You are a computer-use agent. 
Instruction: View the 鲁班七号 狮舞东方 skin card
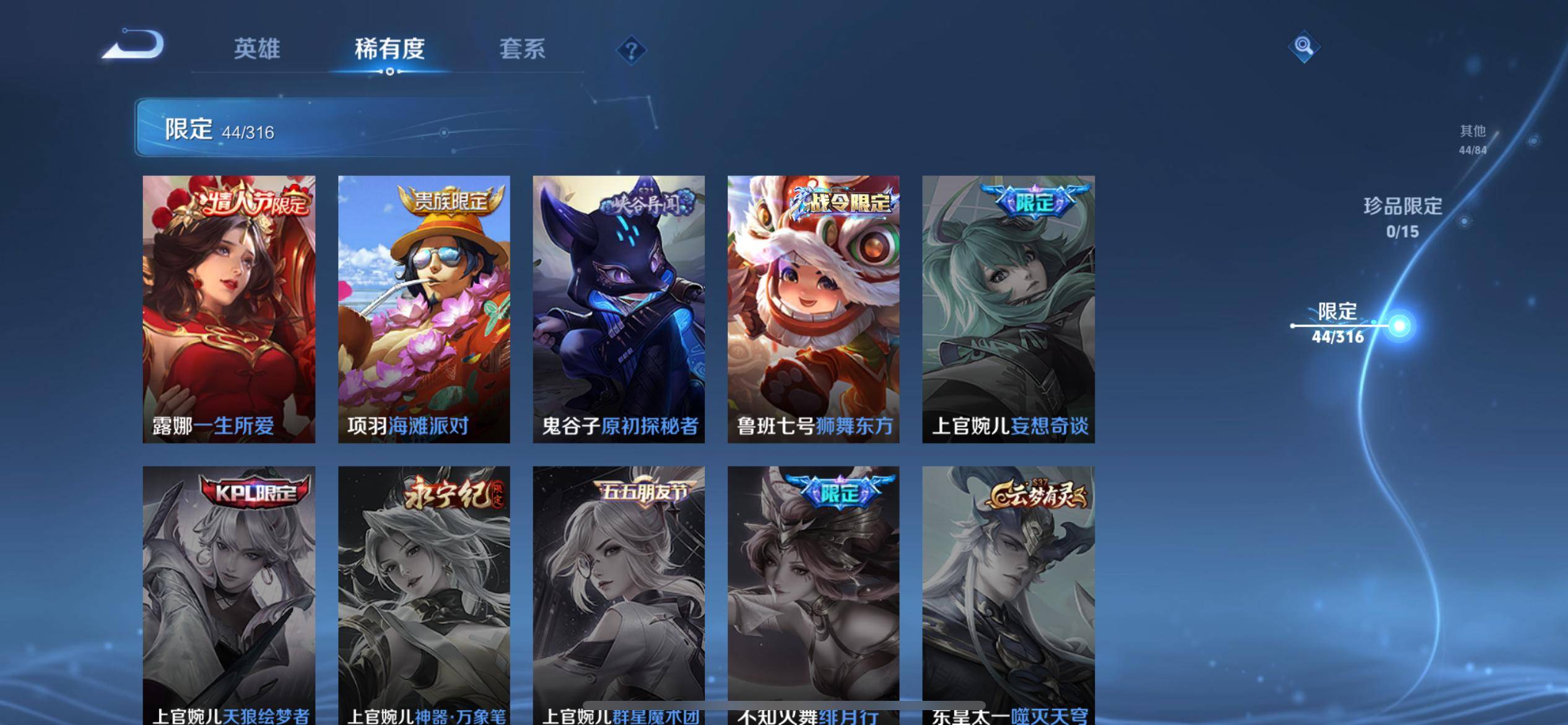(813, 309)
